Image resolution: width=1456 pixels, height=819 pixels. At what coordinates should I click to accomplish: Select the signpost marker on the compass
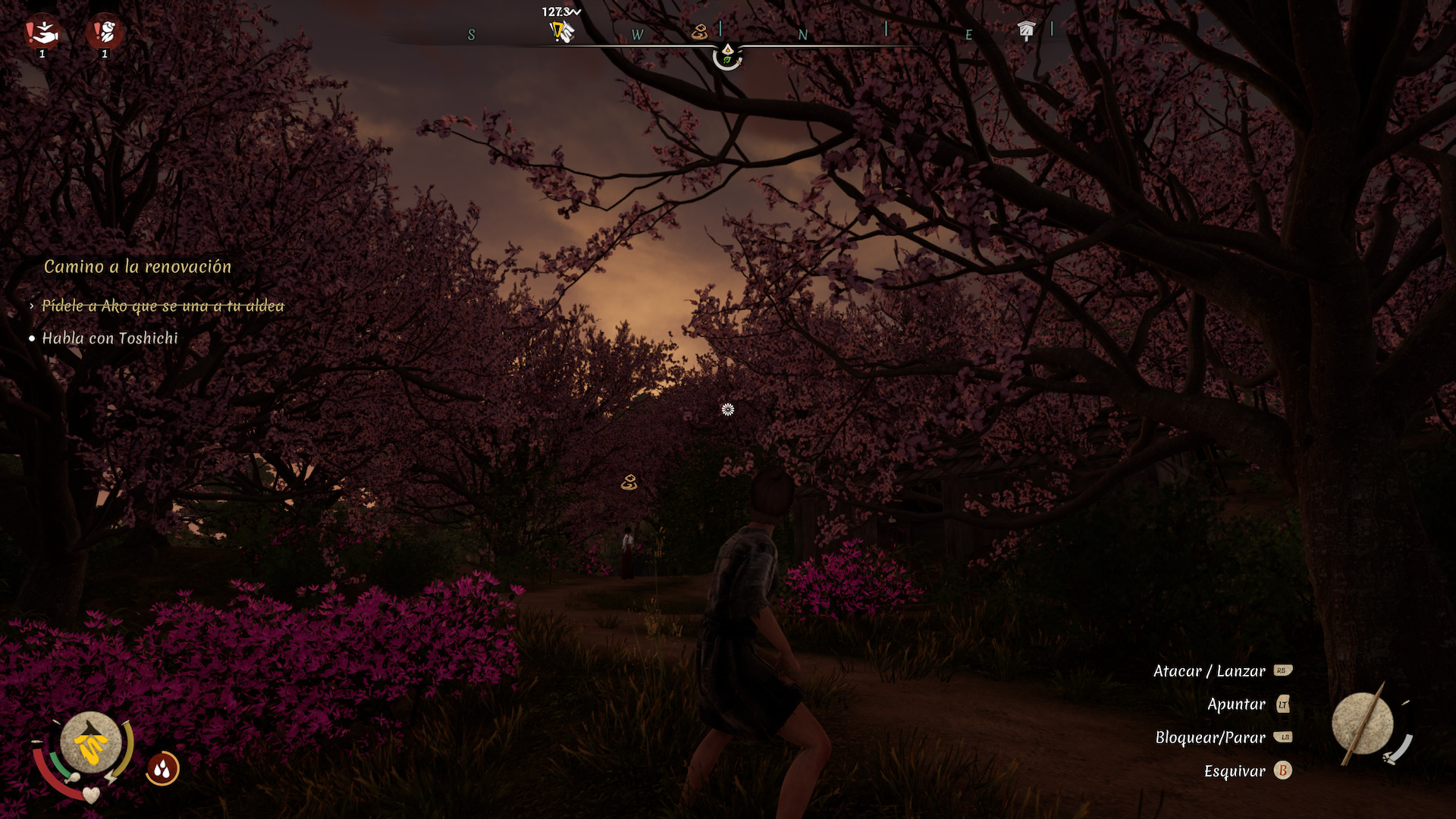[x=1026, y=30]
